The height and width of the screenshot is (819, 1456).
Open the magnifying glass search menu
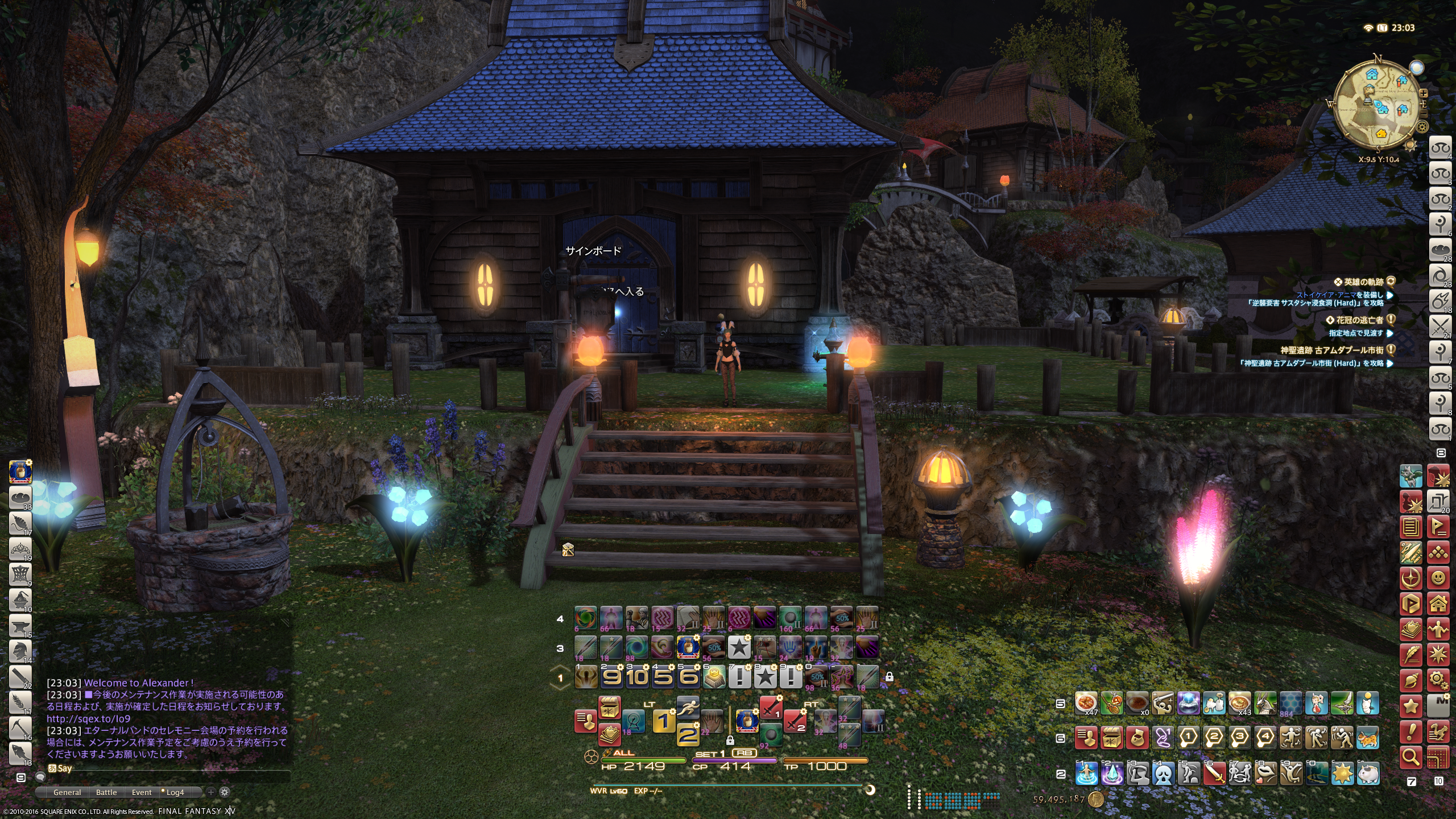1411,757
